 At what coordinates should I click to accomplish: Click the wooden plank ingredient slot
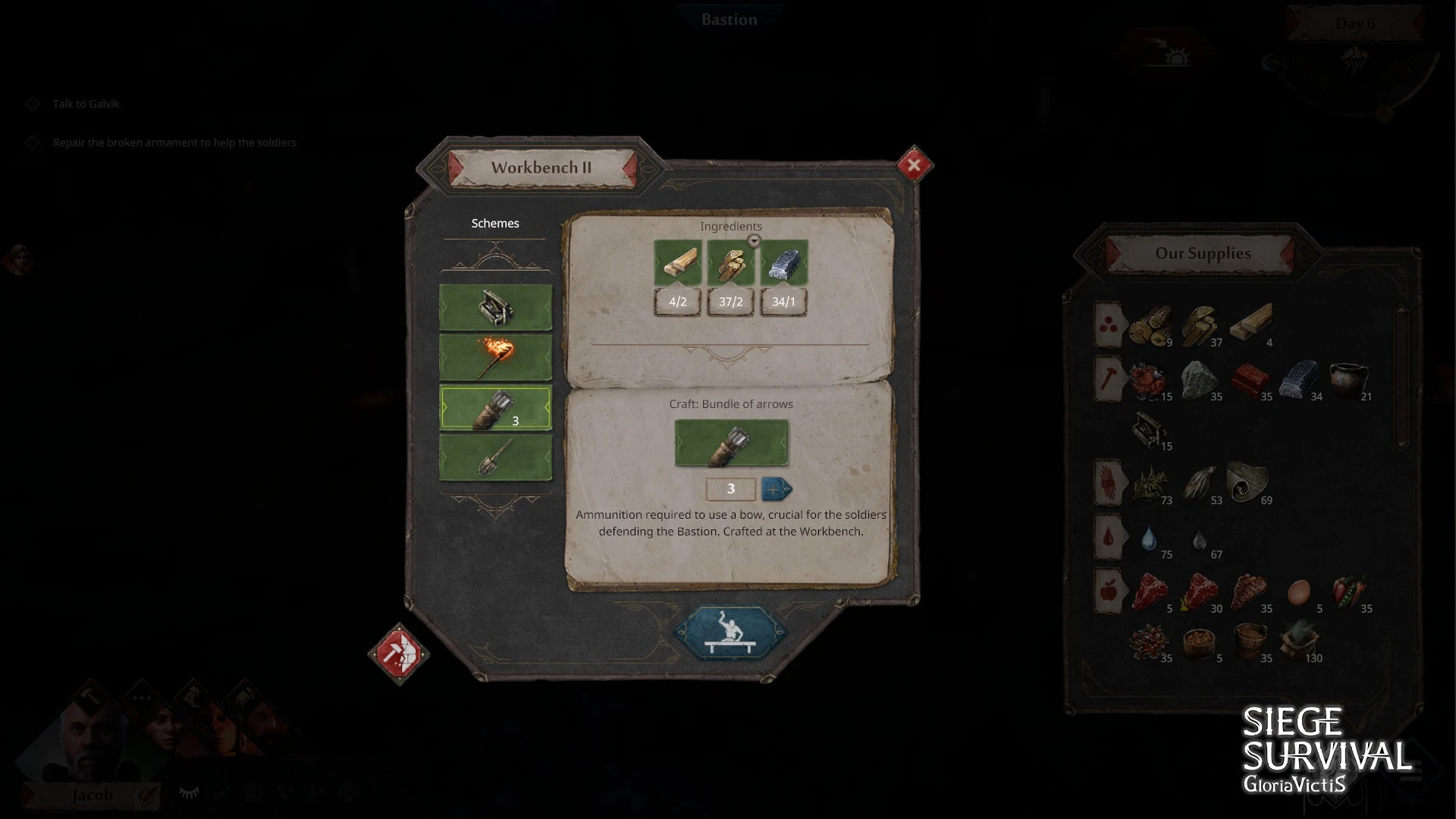(677, 263)
